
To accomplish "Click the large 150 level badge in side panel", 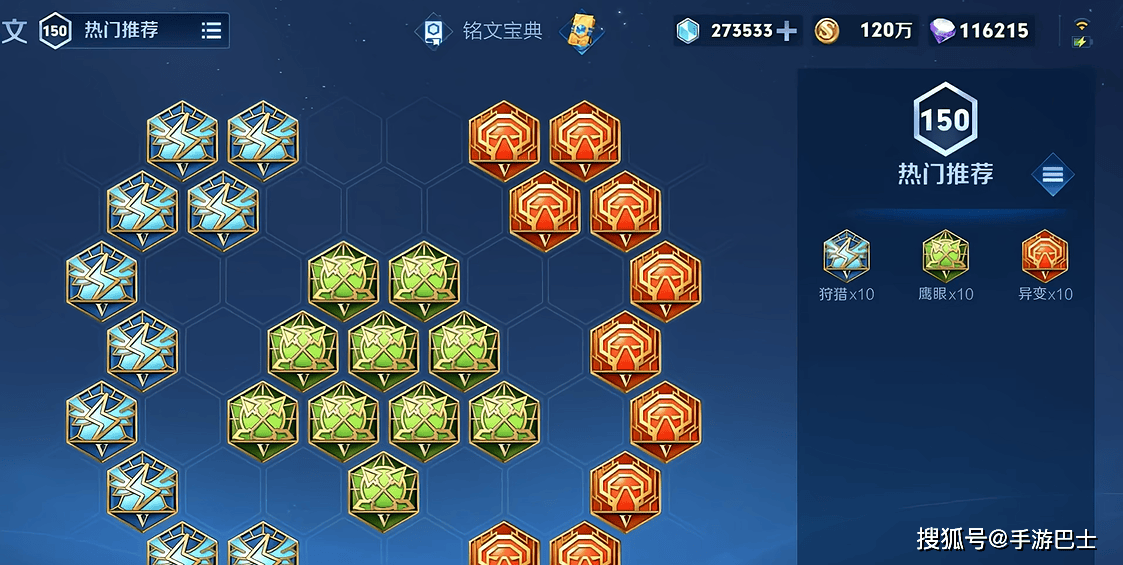I will click(x=945, y=121).
